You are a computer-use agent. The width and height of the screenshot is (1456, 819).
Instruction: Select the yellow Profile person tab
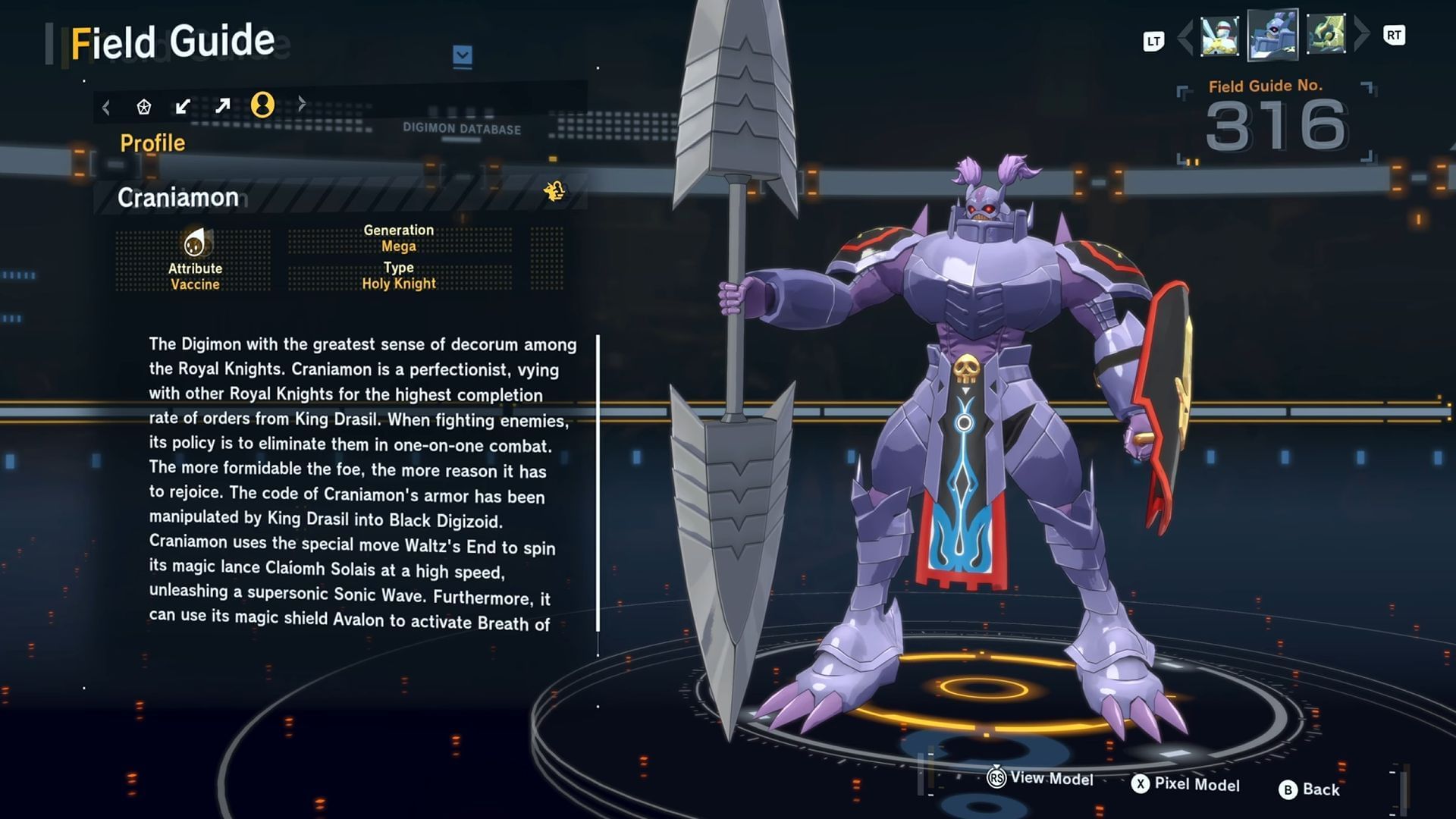click(x=262, y=105)
